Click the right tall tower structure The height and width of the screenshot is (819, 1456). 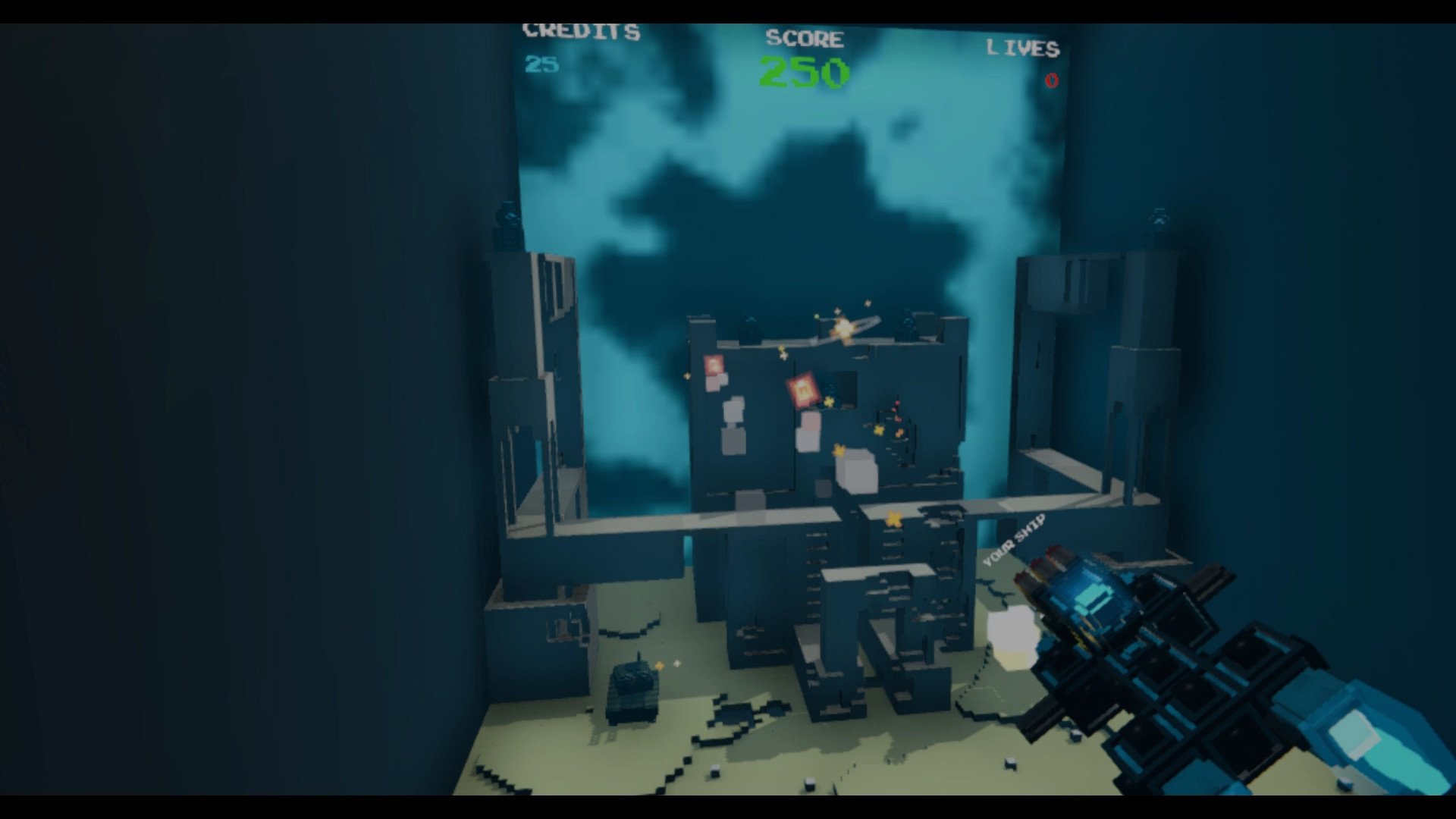tap(1077, 364)
